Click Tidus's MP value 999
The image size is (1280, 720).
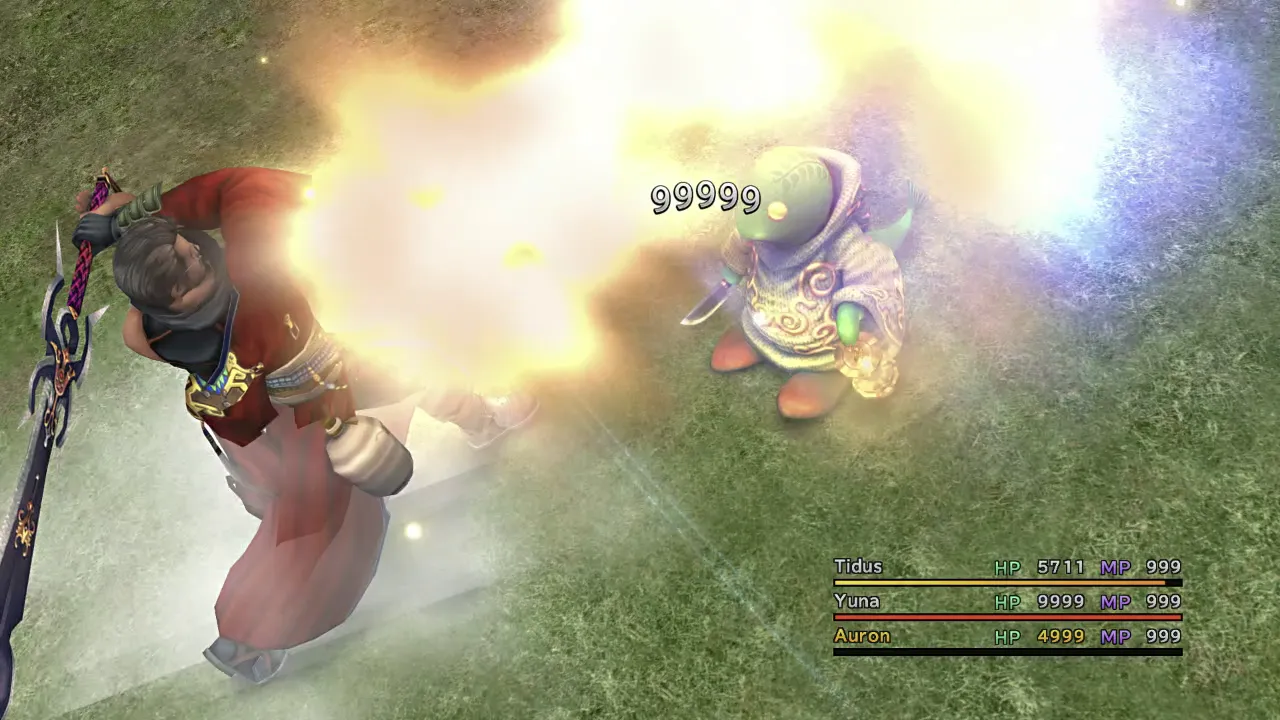[1162, 567]
